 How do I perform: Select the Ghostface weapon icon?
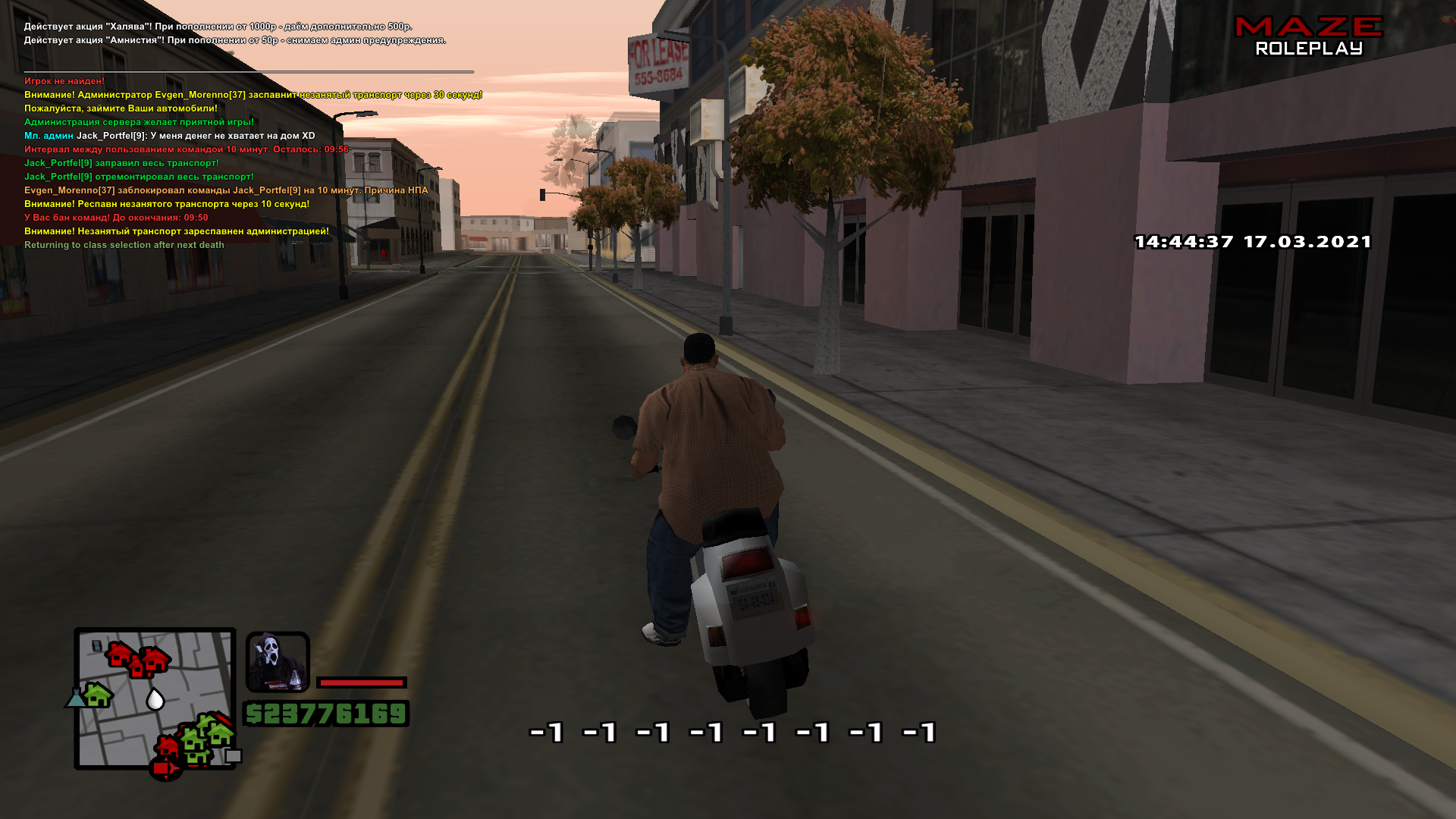tap(278, 661)
